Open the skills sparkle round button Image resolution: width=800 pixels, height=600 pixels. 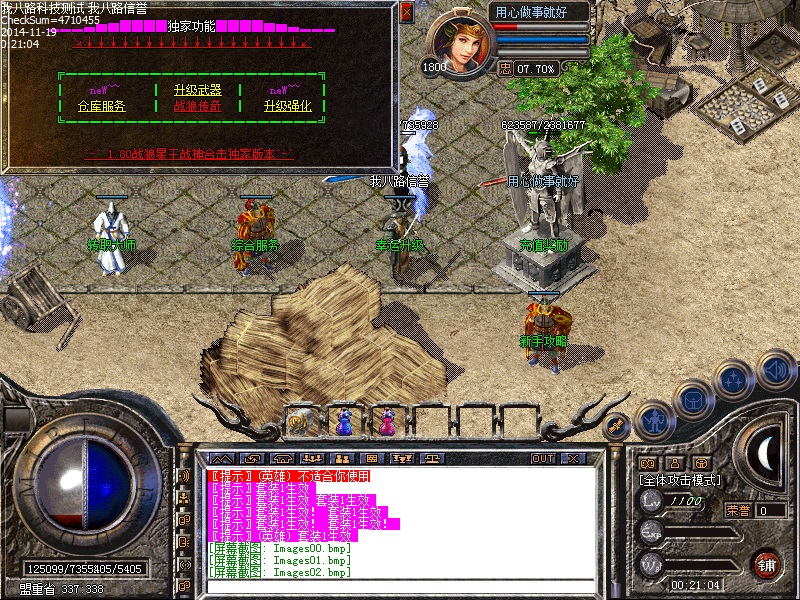[x=734, y=380]
